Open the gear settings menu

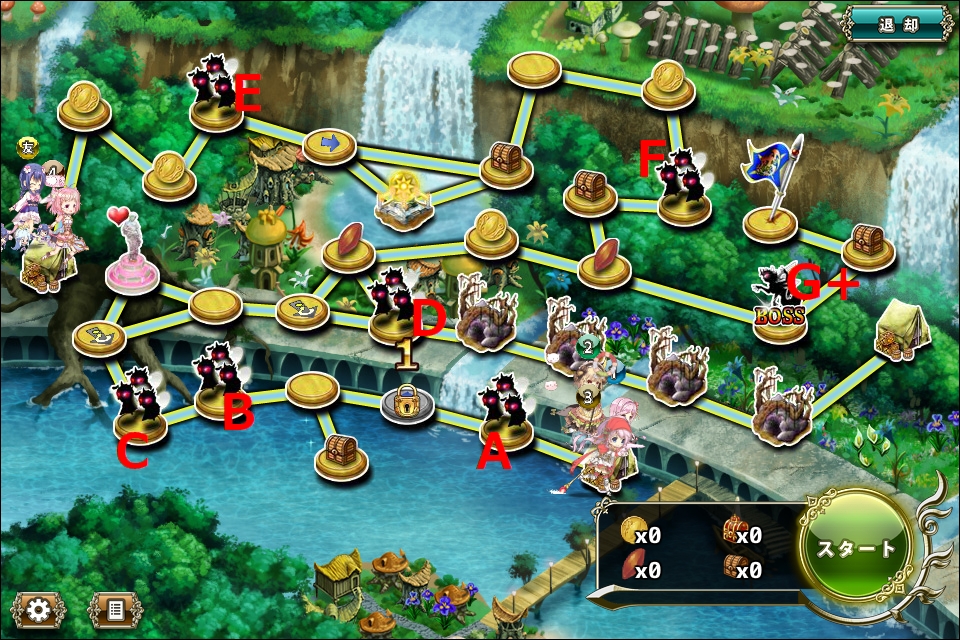coord(39,609)
